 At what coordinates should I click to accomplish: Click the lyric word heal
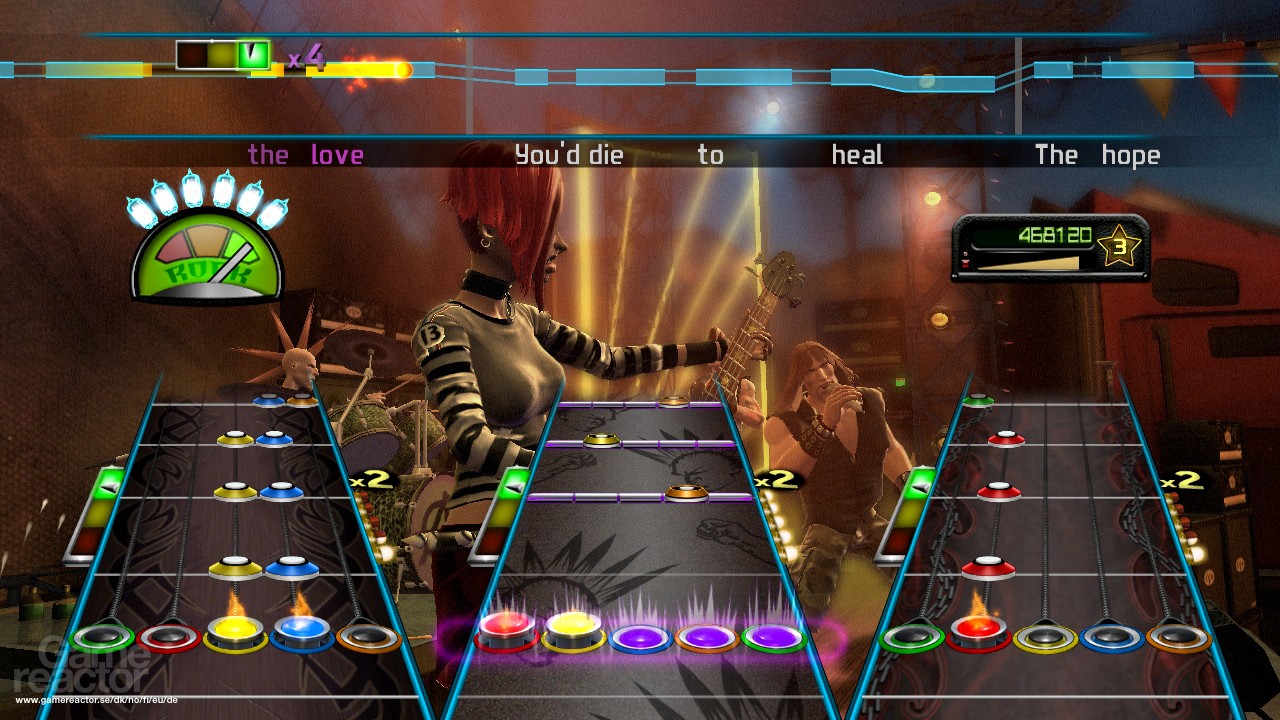[x=856, y=155]
